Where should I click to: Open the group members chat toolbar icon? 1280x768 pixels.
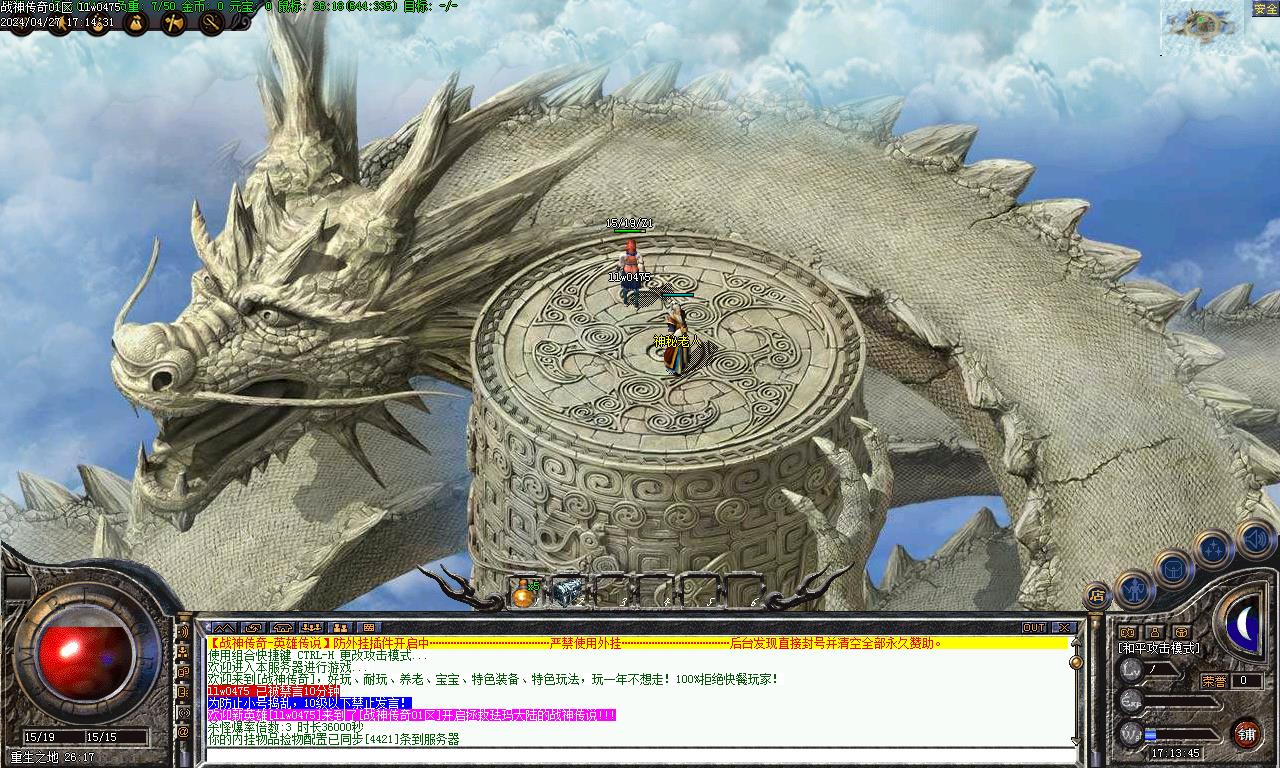click(x=310, y=627)
